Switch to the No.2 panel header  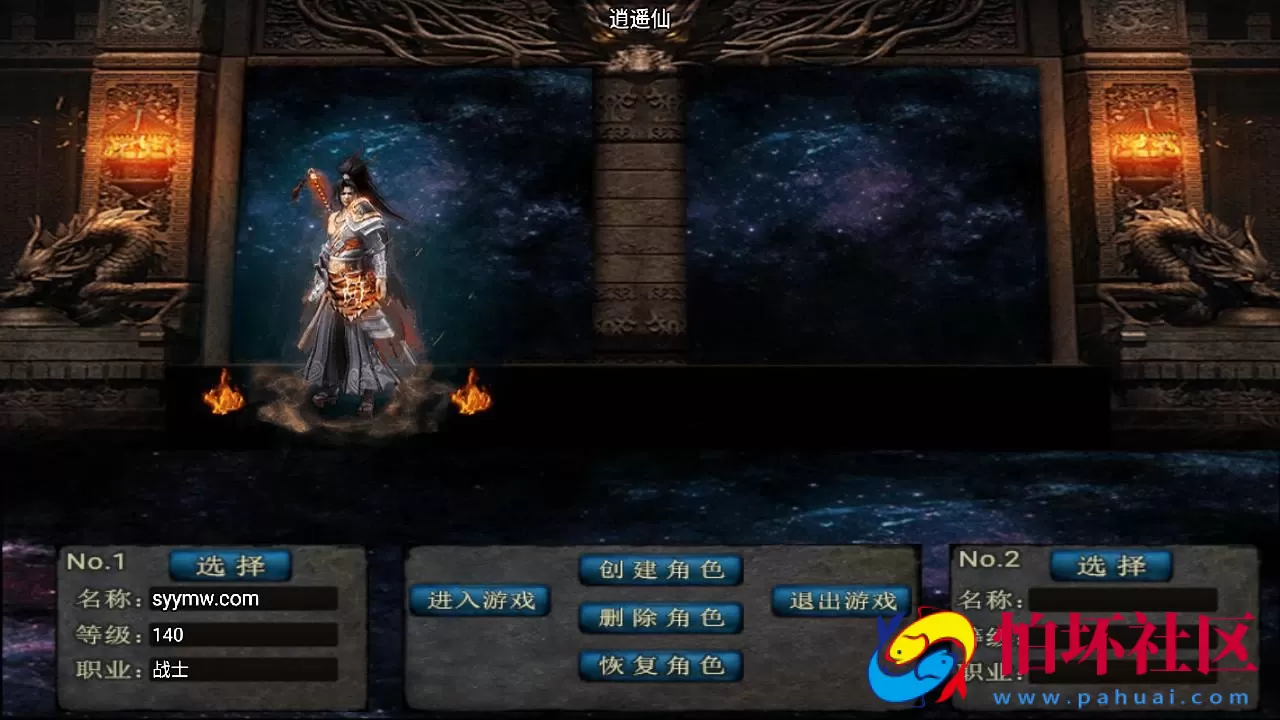tap(990, 561)
